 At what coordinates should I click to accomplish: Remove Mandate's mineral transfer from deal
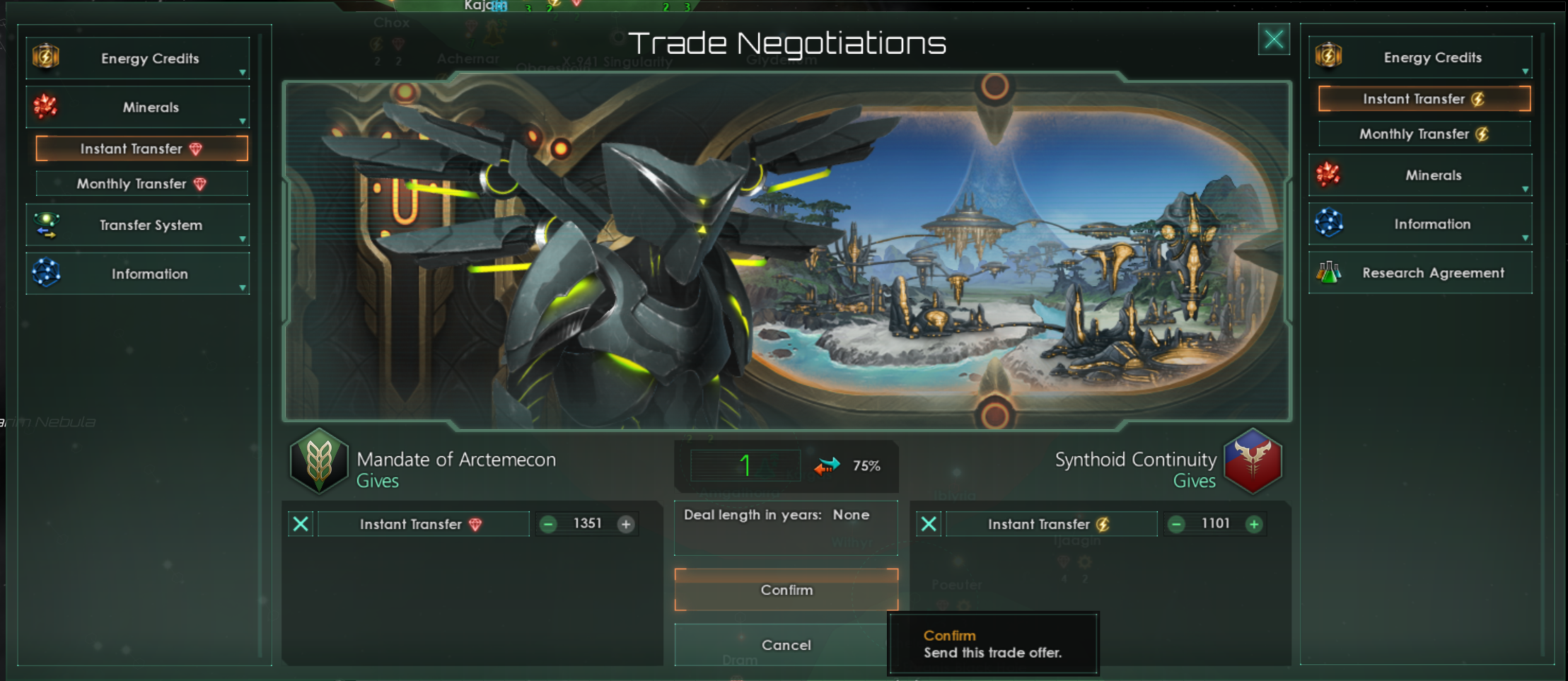tap(301, 524)
